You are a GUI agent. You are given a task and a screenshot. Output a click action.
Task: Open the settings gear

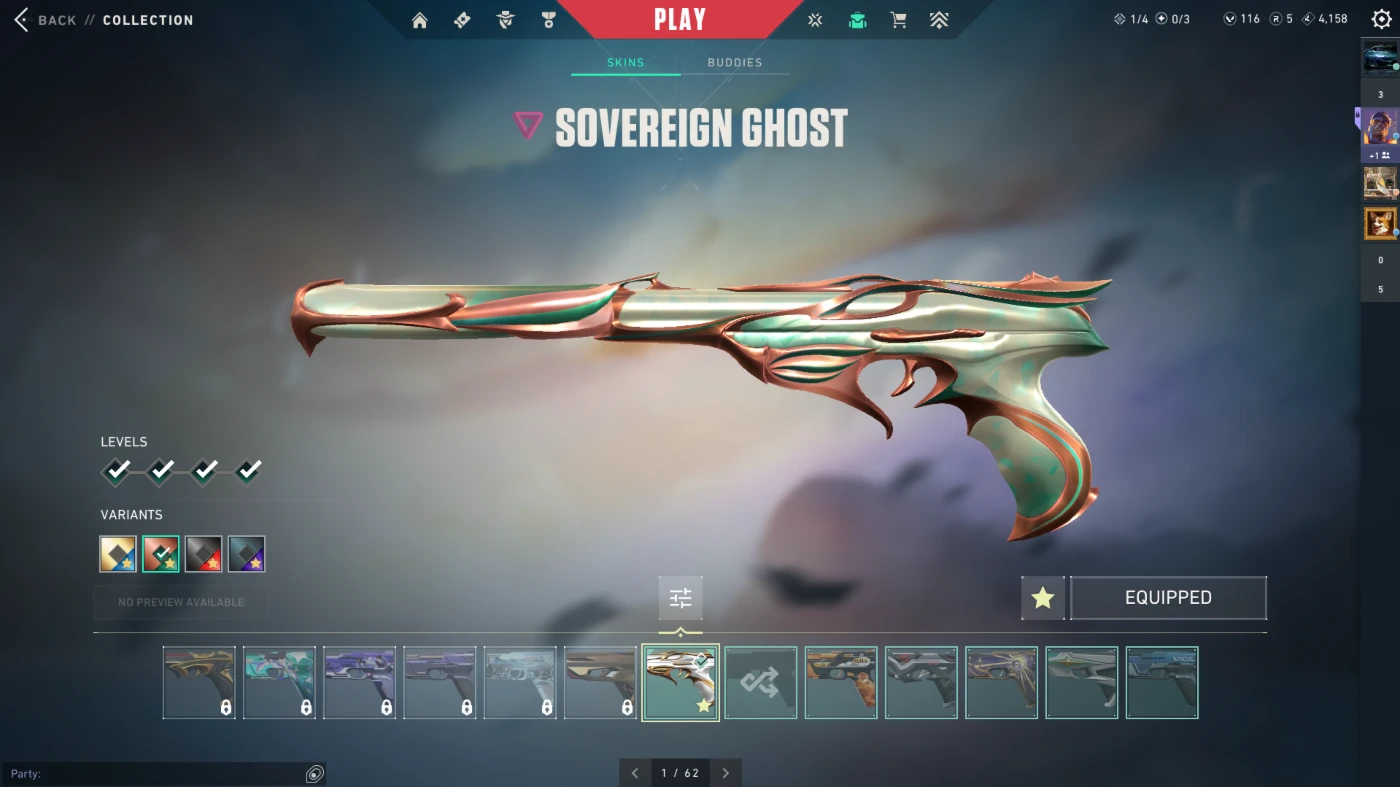(1381, 20)
